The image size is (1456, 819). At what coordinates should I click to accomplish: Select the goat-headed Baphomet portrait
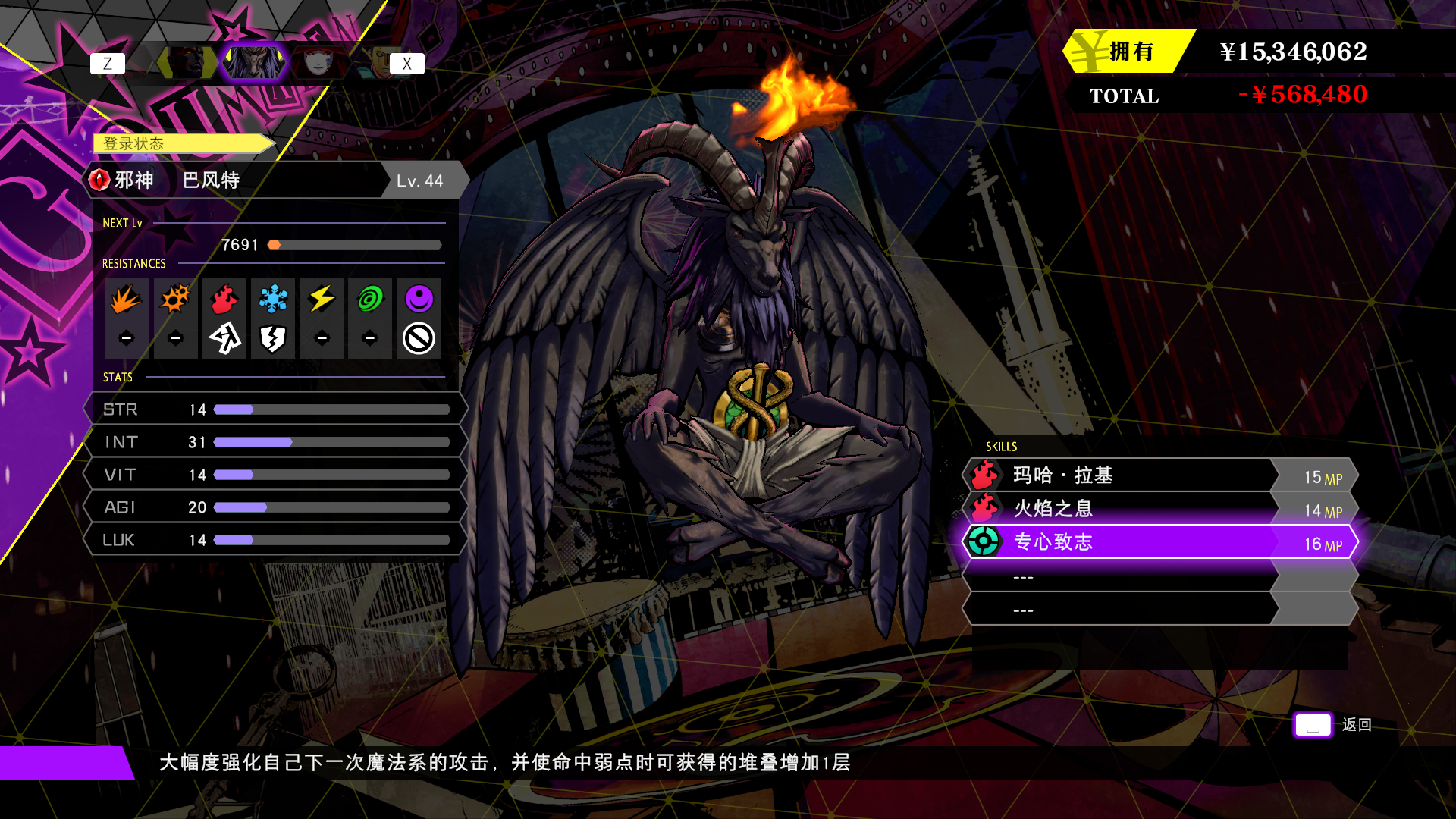254,63
